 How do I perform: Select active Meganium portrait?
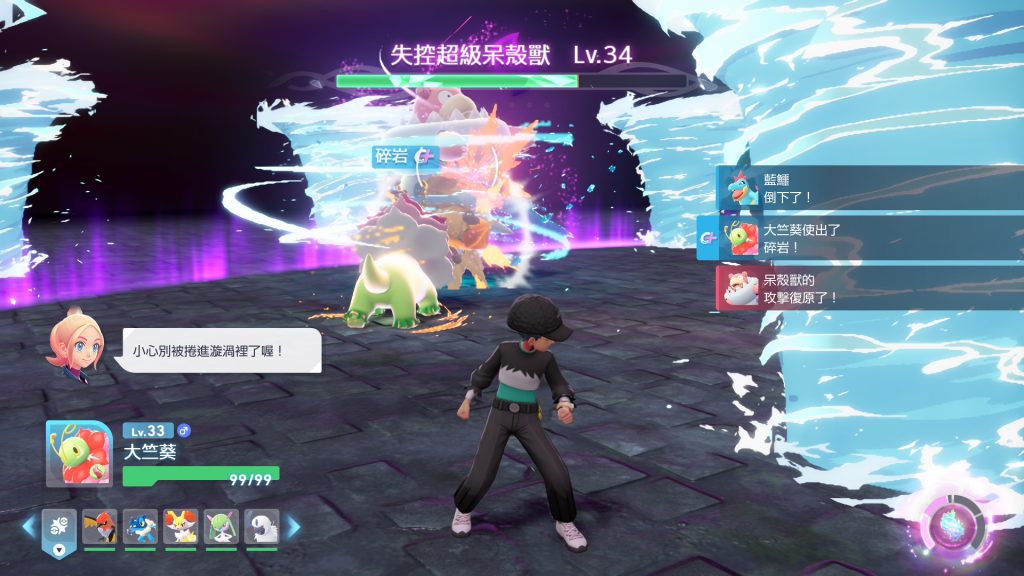79,453
